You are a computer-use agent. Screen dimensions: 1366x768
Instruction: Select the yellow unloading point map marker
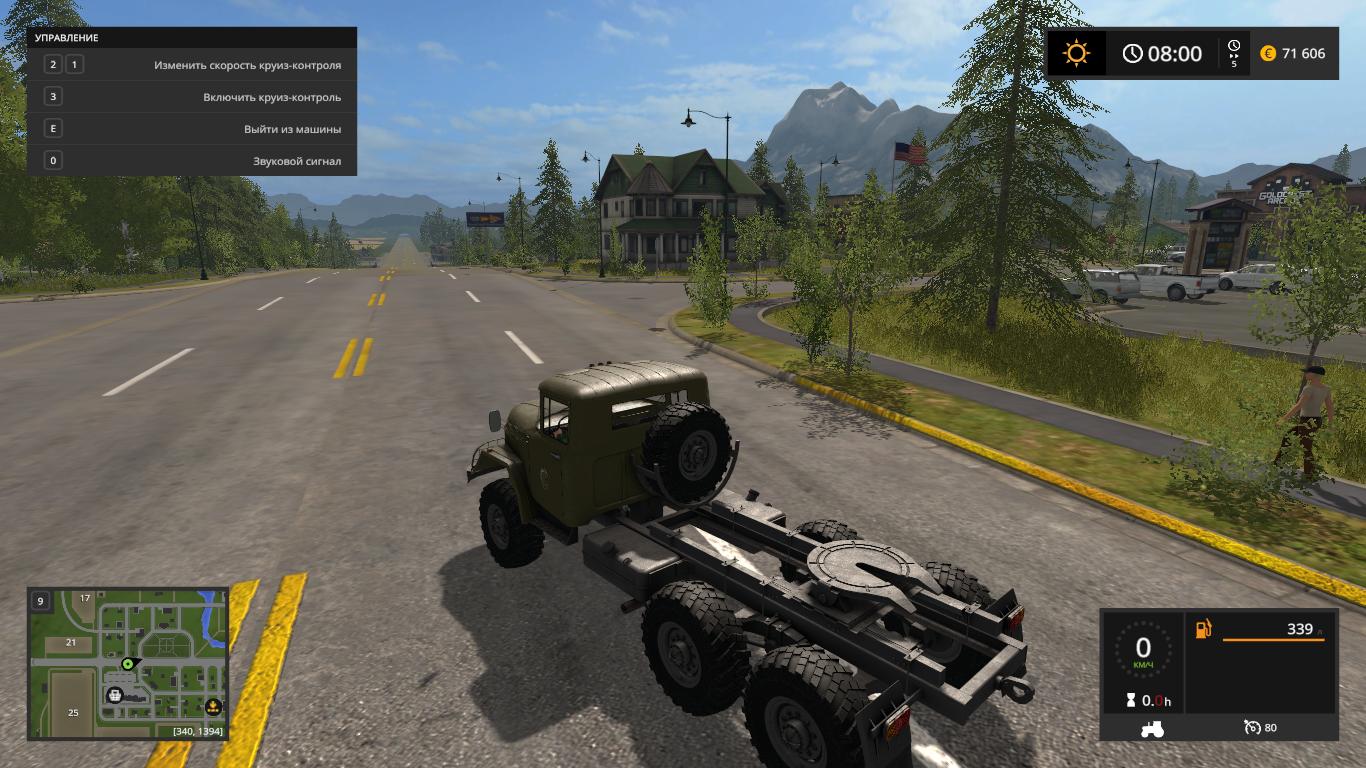[213, 707]
